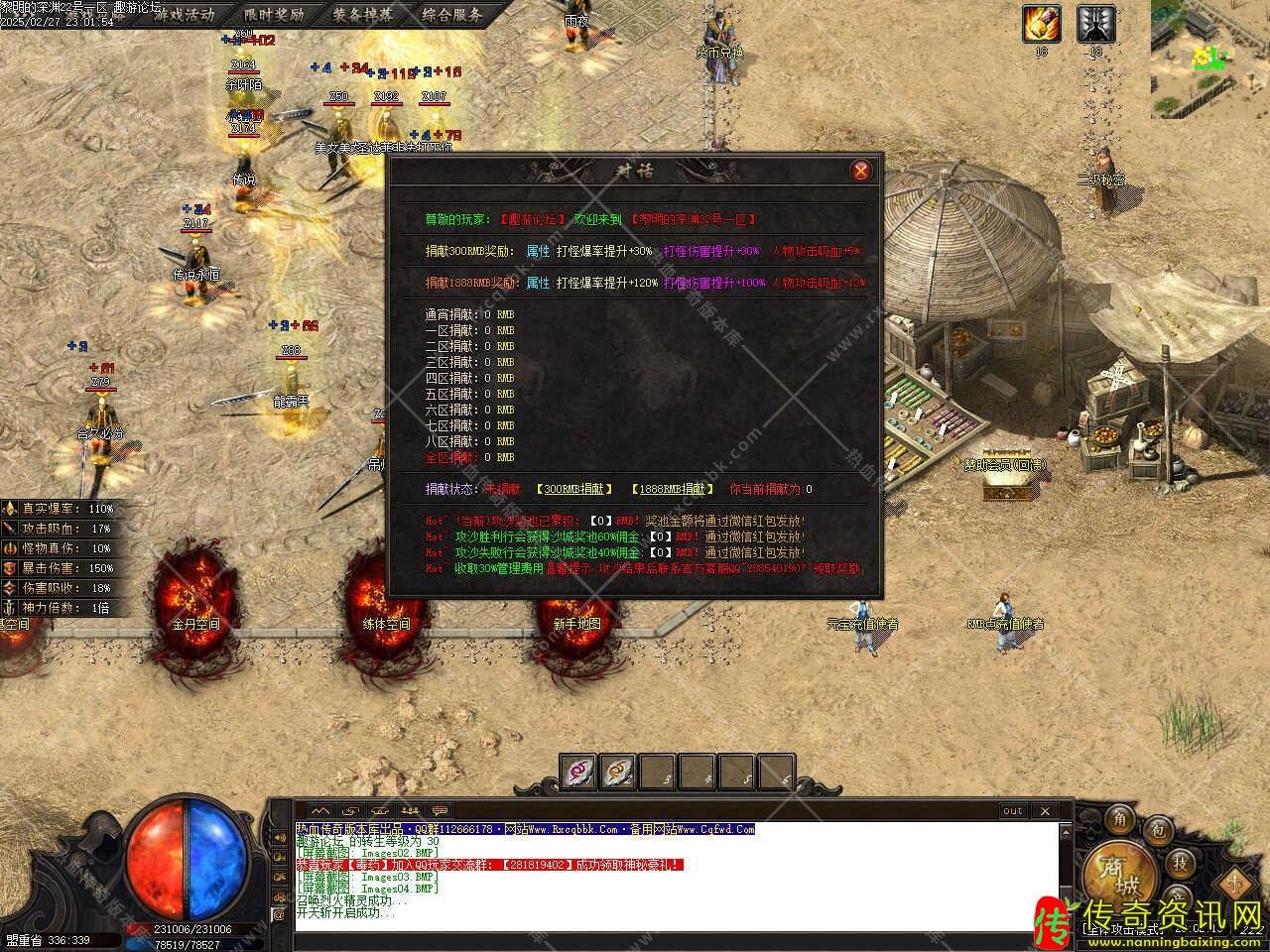Open the skills panel with the 技 button
The width and height of the screenshot is (1270, 952).
[x=1179, y=862]
